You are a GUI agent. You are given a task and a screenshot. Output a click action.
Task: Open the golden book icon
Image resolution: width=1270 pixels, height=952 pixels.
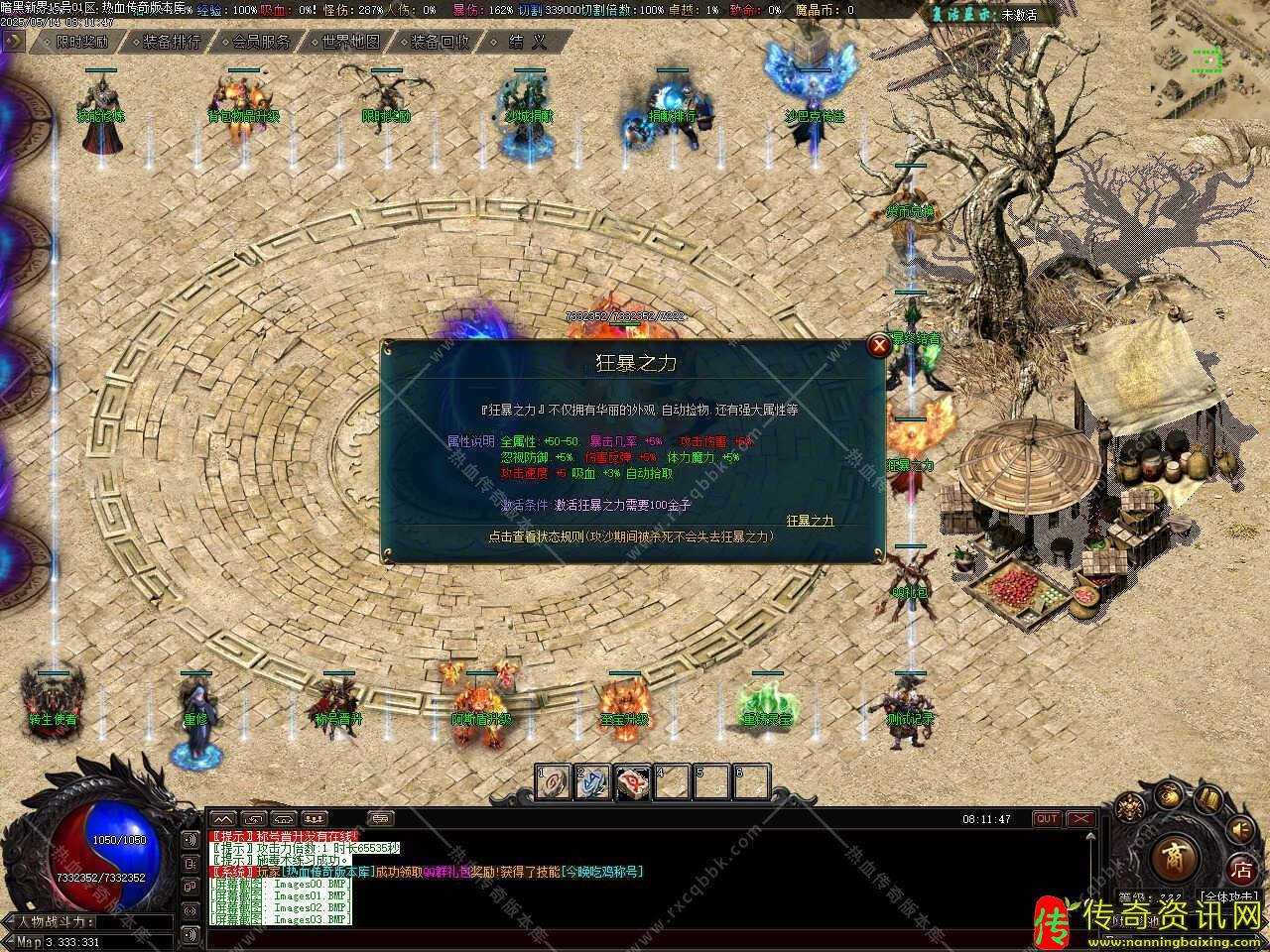click(1206, 799)
